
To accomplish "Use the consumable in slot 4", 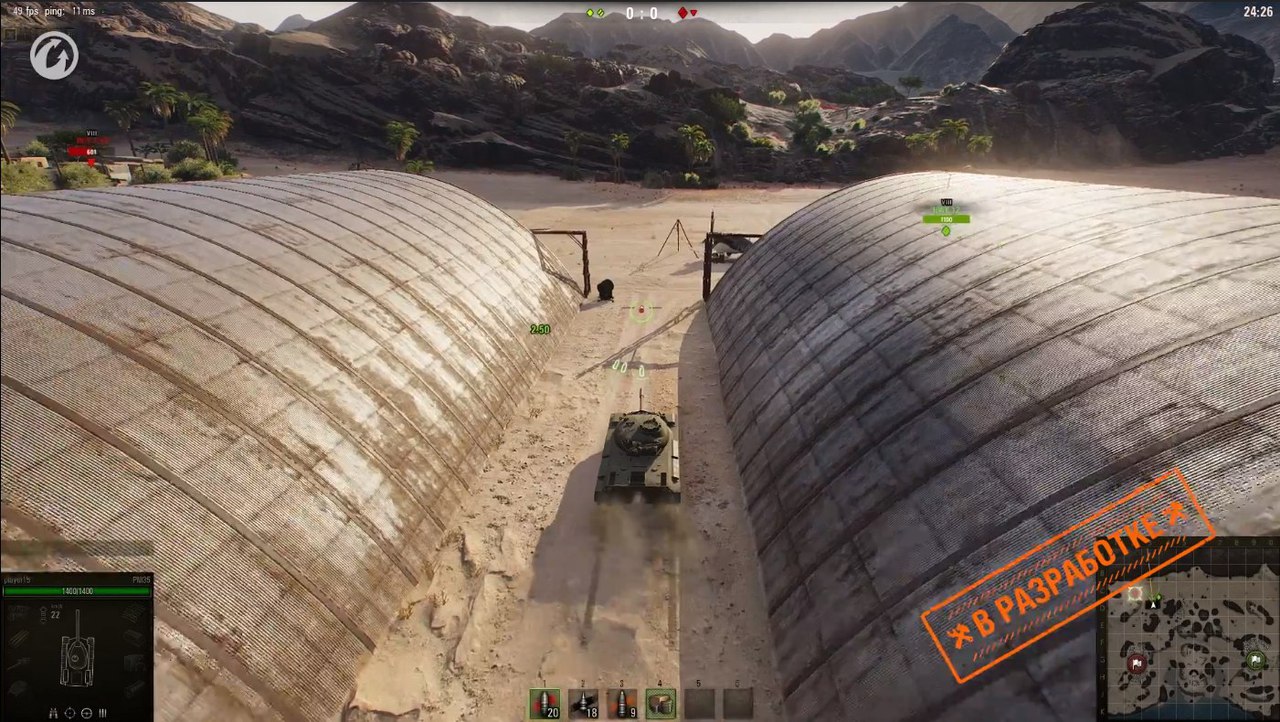I will pos(660,703).
